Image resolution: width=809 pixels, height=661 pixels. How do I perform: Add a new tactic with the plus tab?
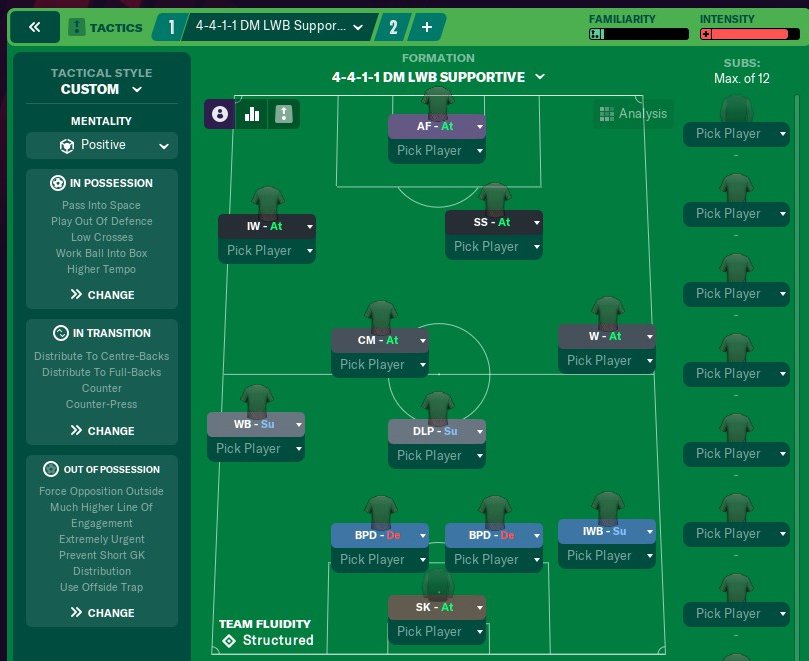pyautogui.click(x=426, y=27)
